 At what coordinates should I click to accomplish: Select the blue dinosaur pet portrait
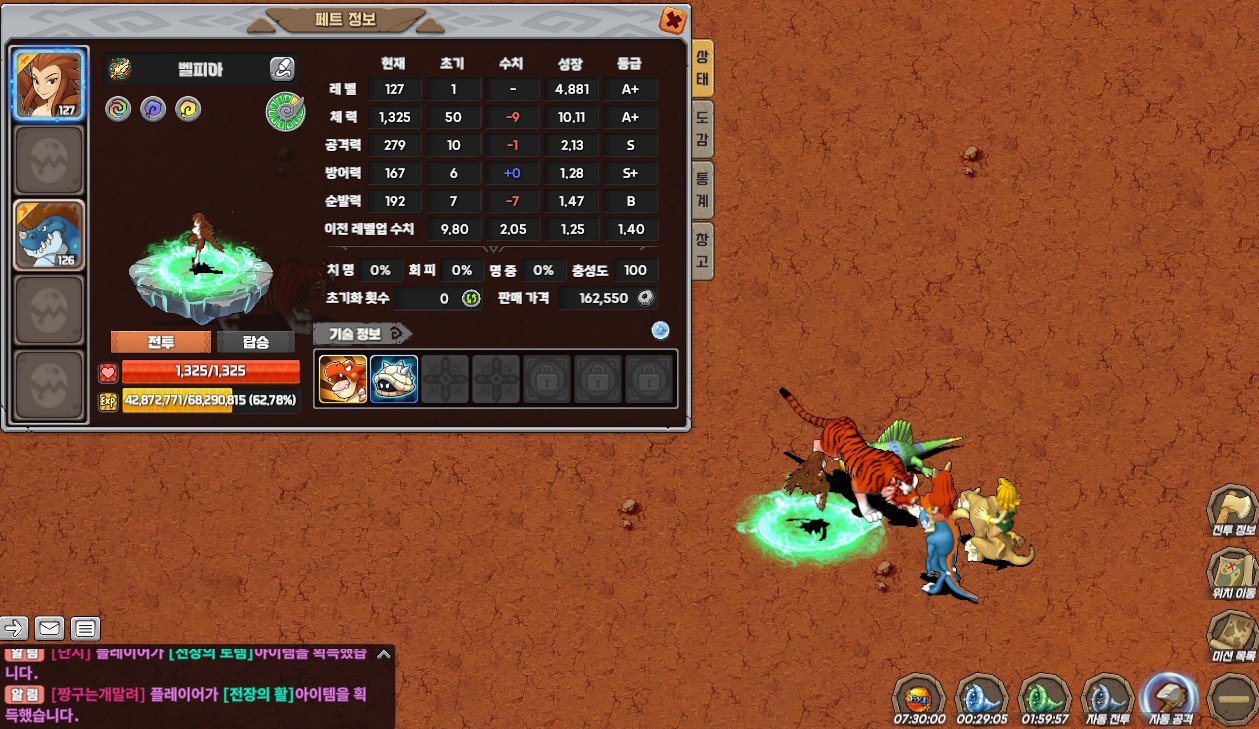(x=48, y=236)
